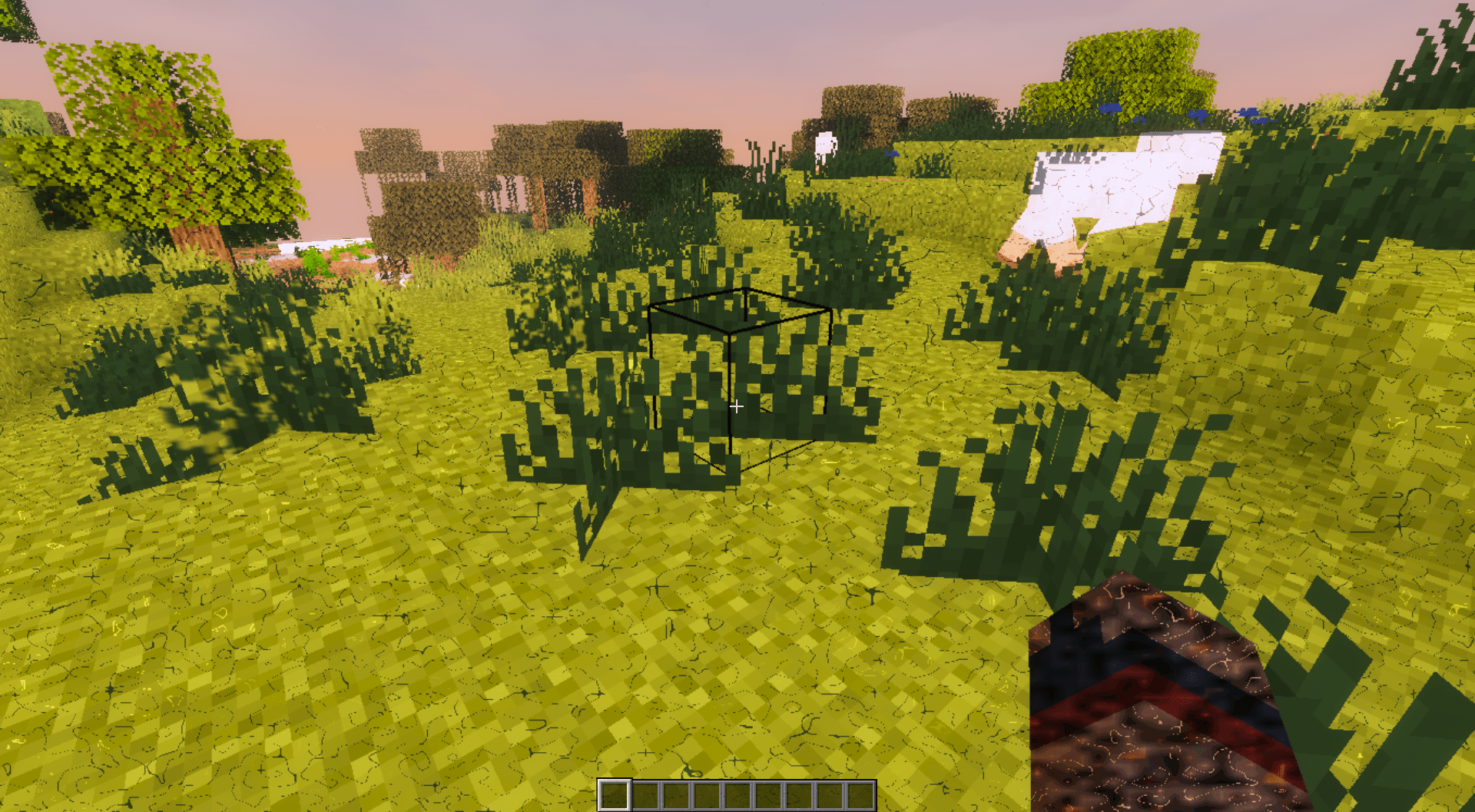Select the middle hotbar slot
Image resolution: width=1475 pixels, height=812 pixels.
pyautogui.click(x=737, y=794)
